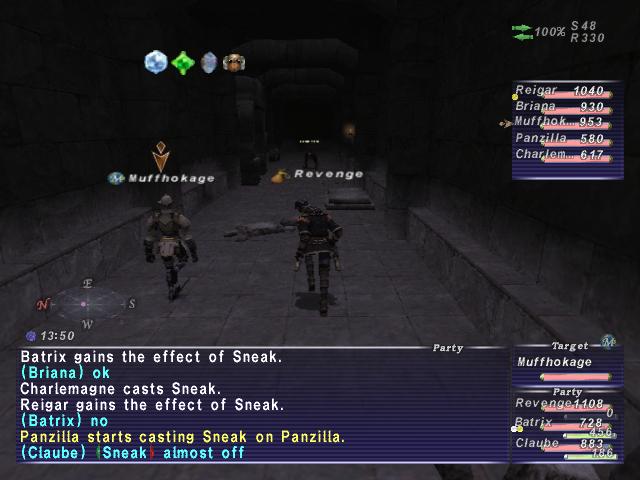
Task: Target Claube in the party list
Action: (566, 444)
